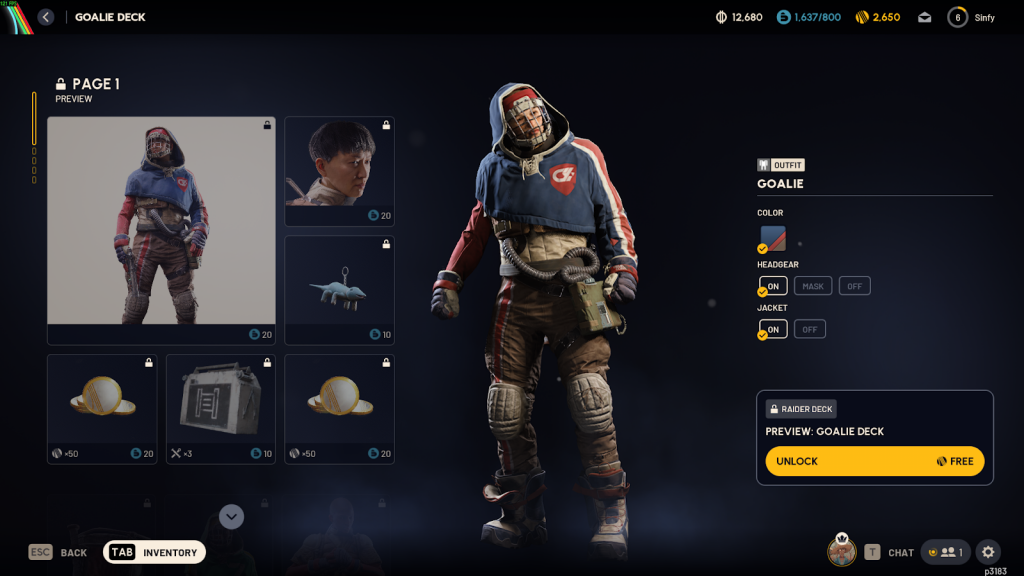Viewport: 1024px width, 576px height.
Task: Open the settings gear
Action: pyautogui.click(x=988, y=552)
